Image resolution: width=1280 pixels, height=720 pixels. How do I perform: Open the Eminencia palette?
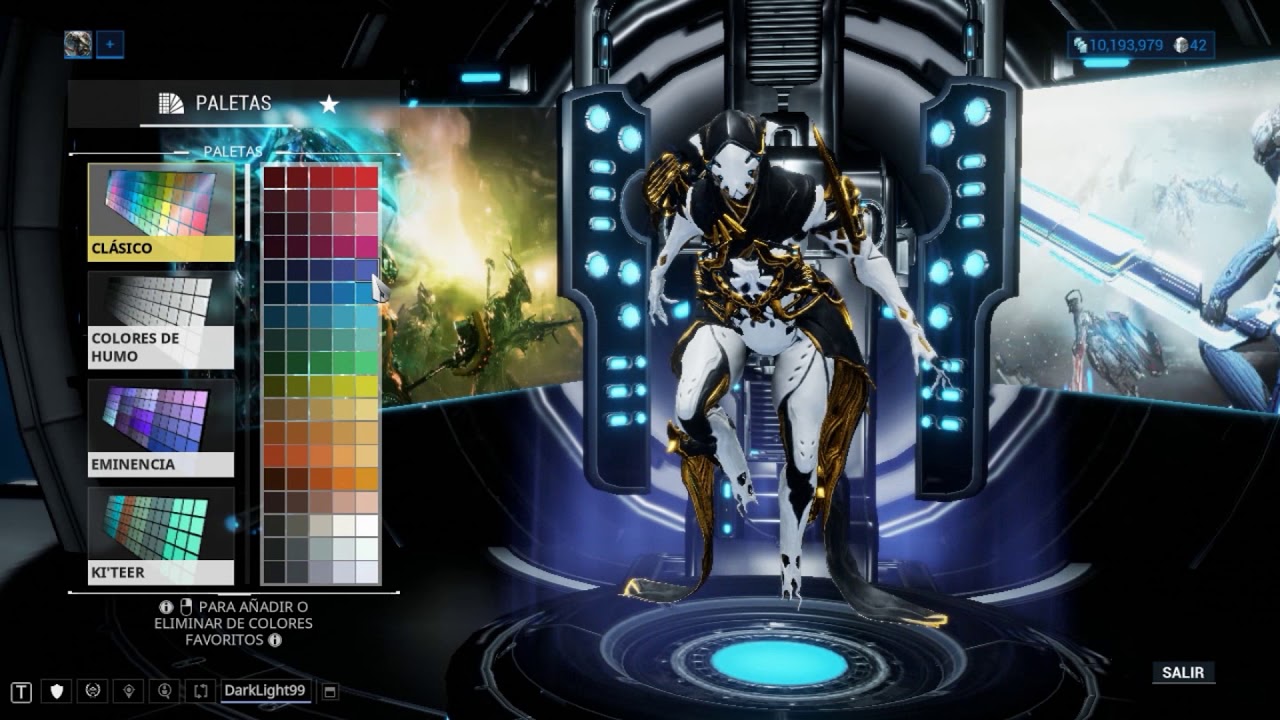point(161,428)
